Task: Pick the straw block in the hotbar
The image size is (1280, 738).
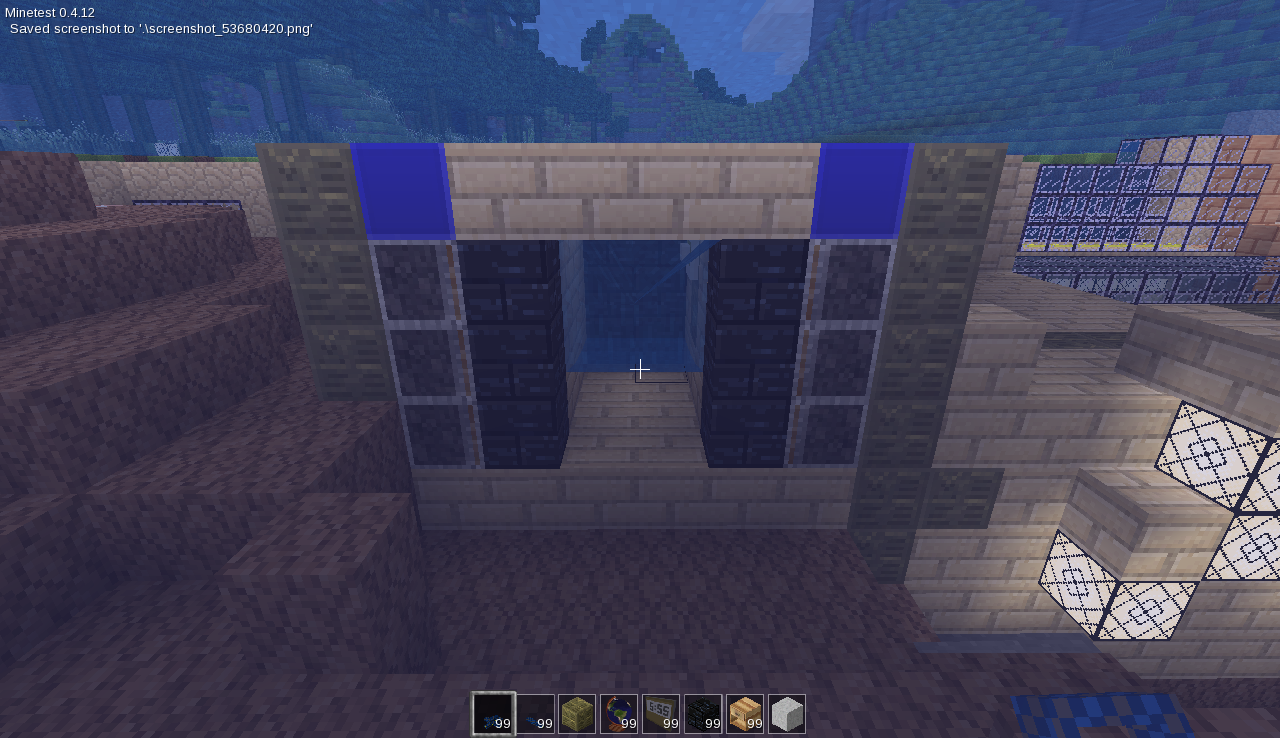Action: coord(576,712)
